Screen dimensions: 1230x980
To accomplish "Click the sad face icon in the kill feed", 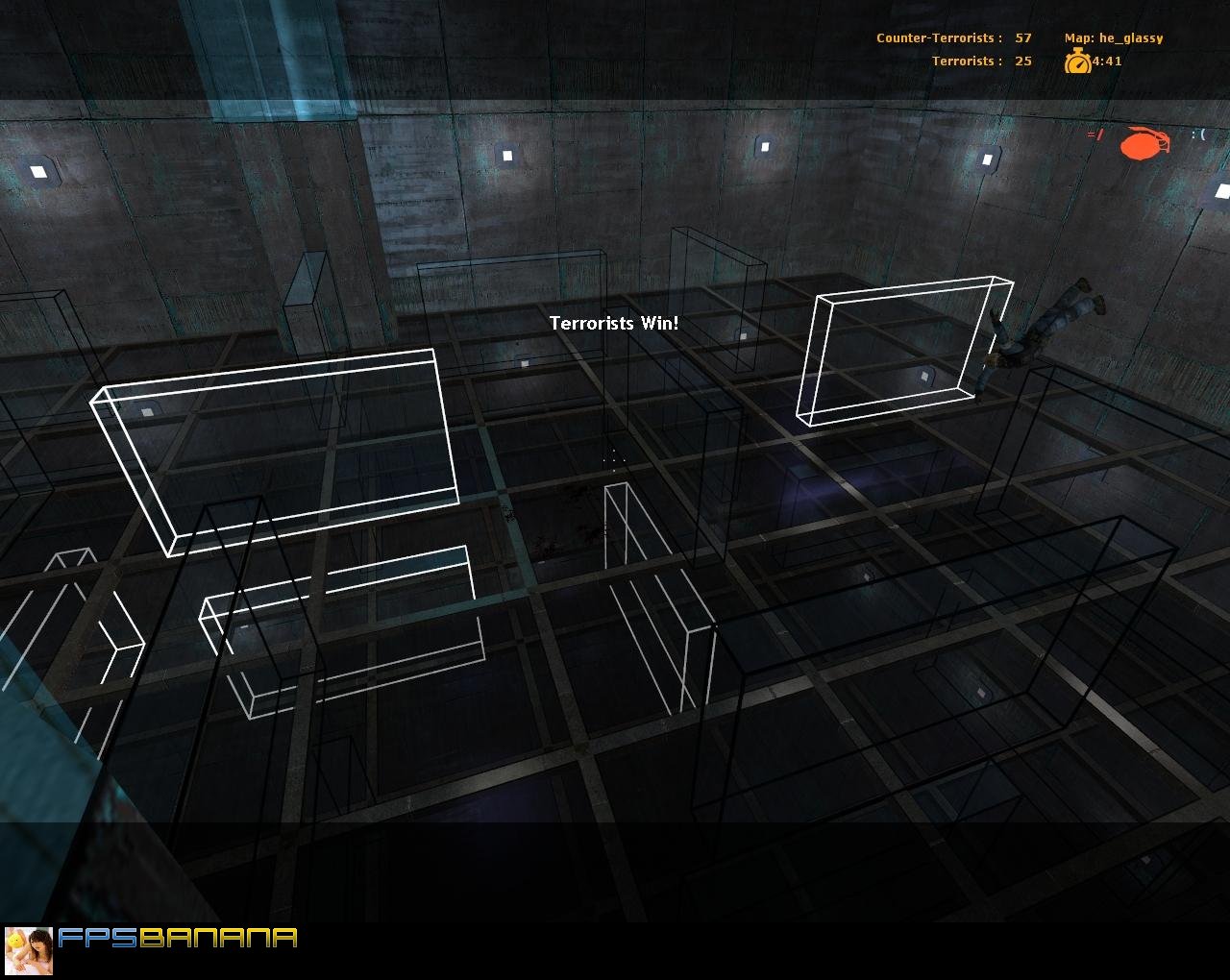I will click(x=1198, y=135).
